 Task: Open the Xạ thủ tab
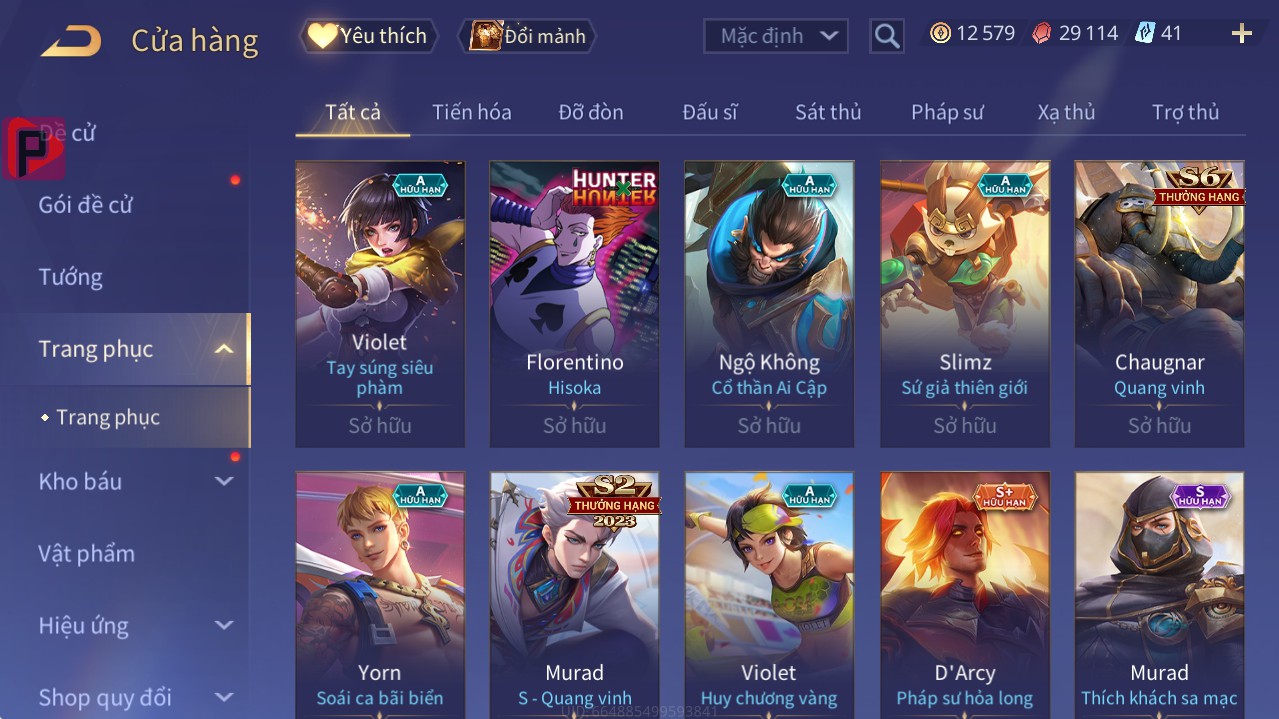click(x=1066, y=112)
